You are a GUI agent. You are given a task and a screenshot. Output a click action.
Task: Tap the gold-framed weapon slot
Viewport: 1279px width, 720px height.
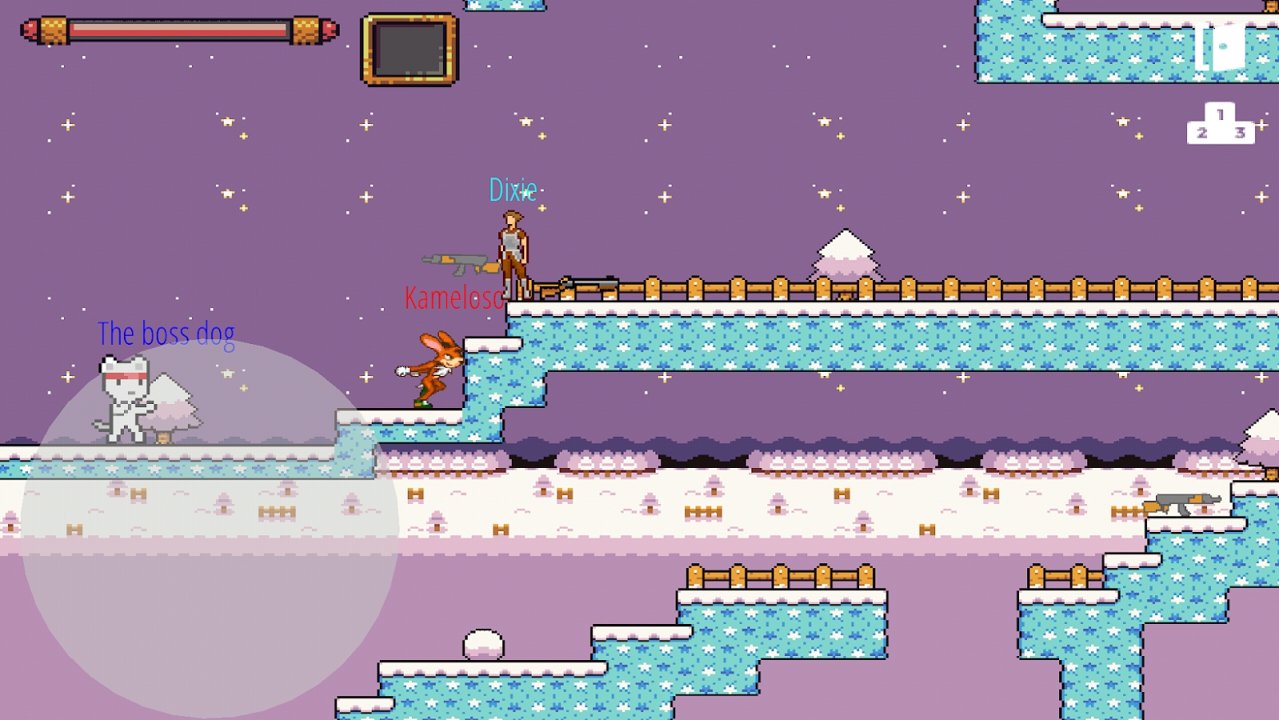(409, 48)
